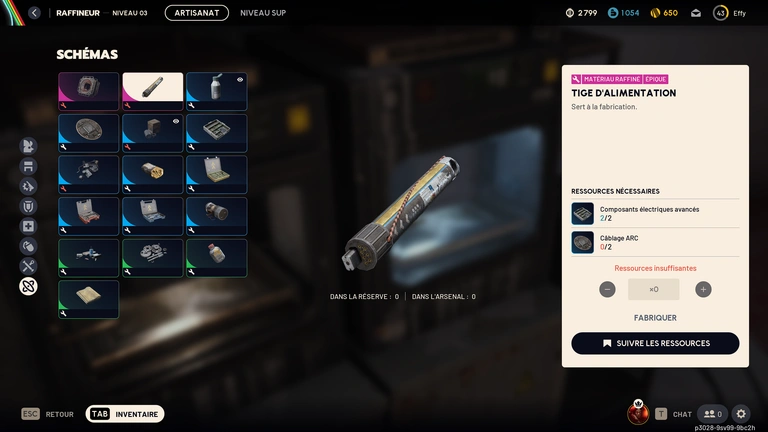Select the small amber vial schema
Image resolution: width=768 pixels, height=432 pixels.
tap(216, 257)
